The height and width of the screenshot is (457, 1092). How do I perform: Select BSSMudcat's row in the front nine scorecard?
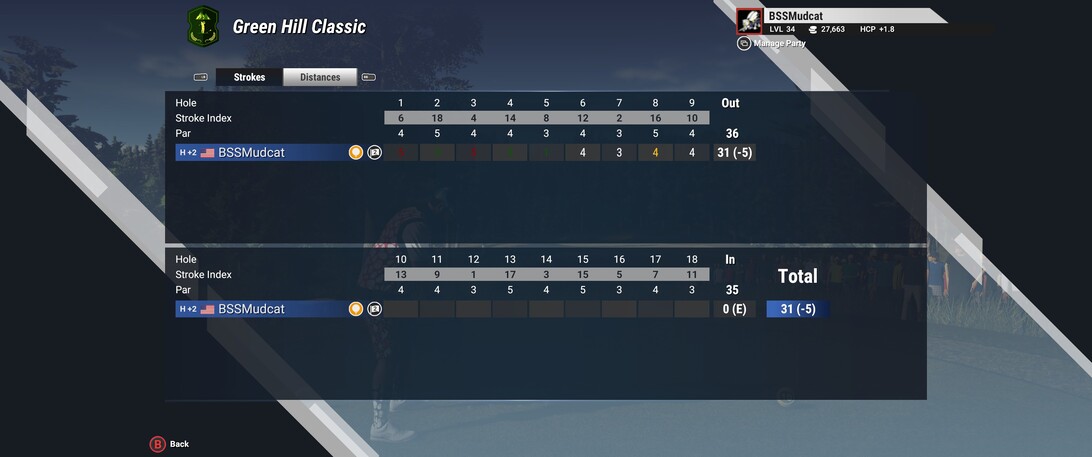pos(260,153)
